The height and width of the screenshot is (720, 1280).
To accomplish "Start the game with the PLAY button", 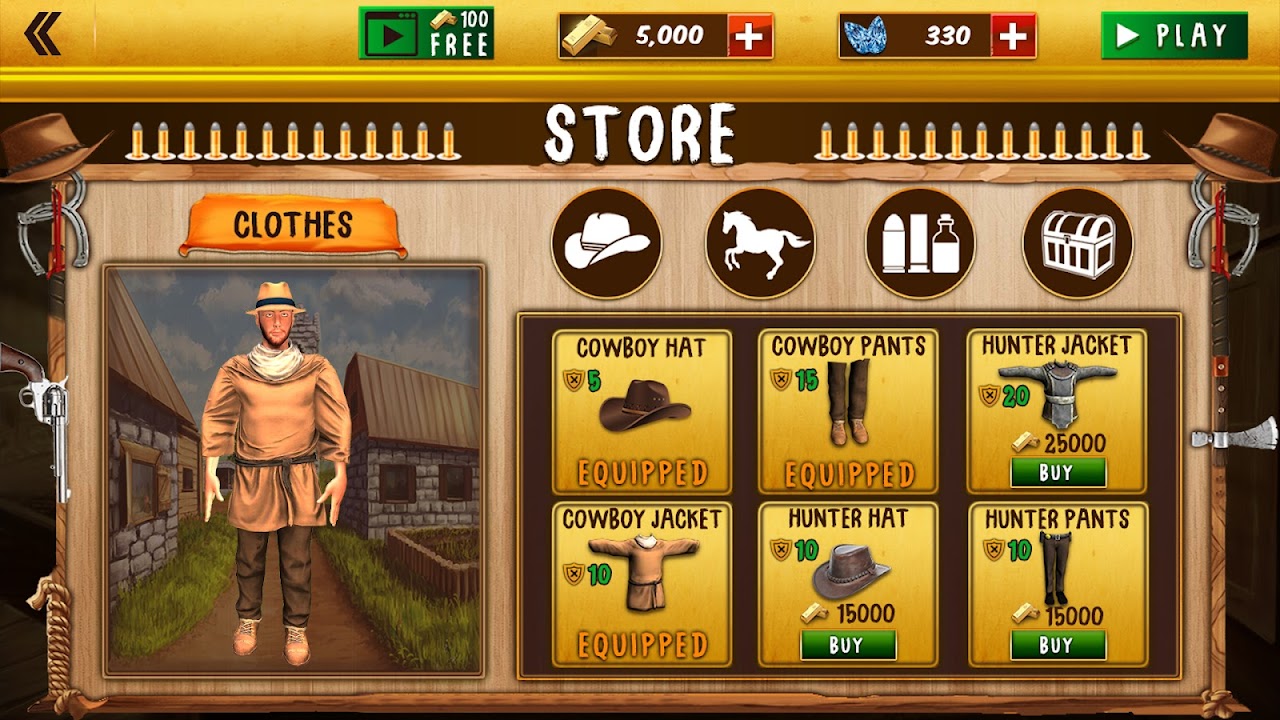I will coord(1173,36).
